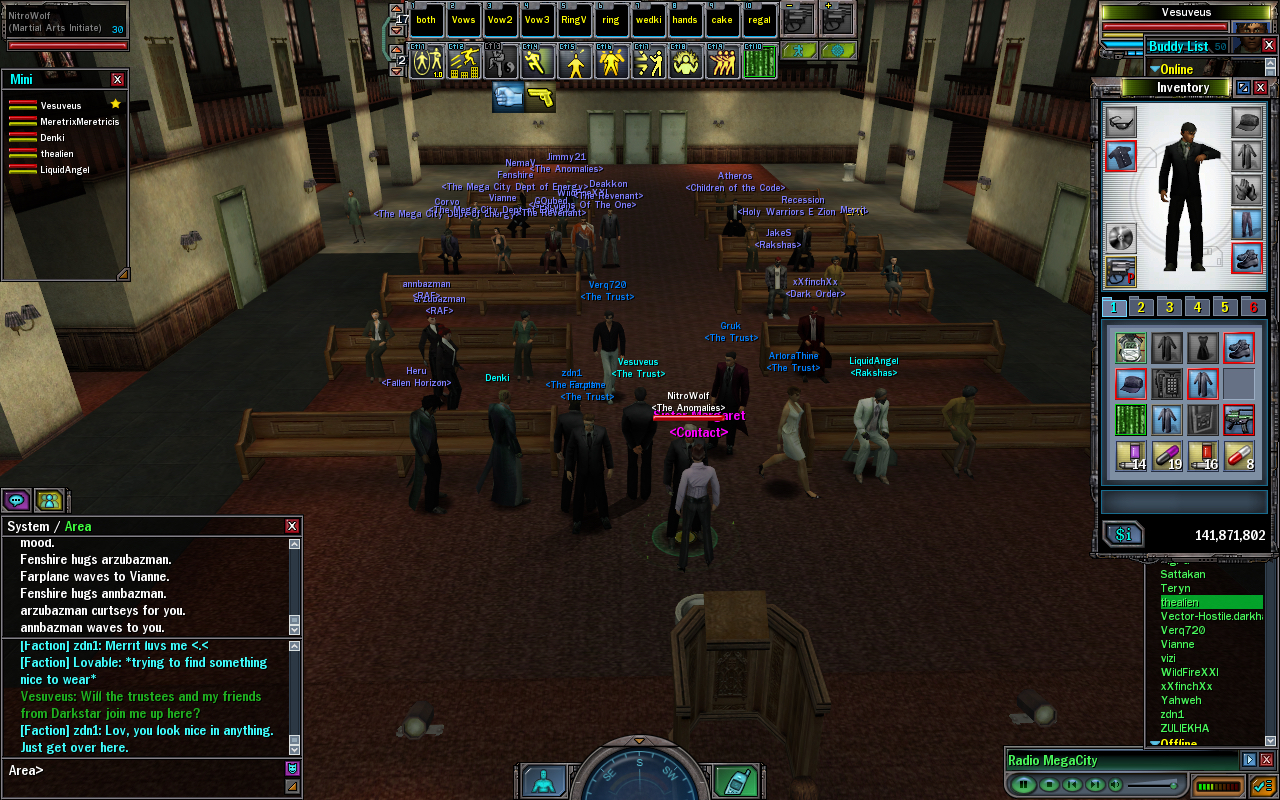
Task: Skip to next radio track
Action: pos(1094,784)
